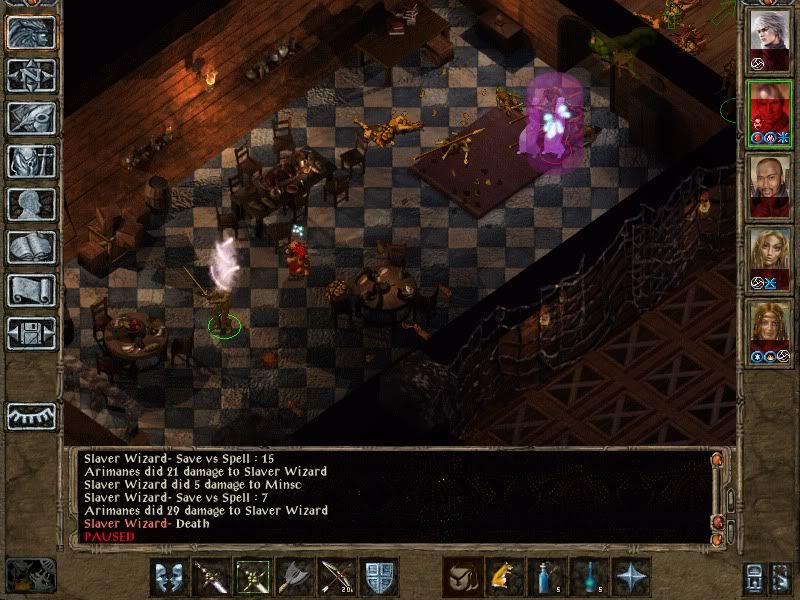Open options via the floppy disk button
Screen dimensions: 800x600
31,333
